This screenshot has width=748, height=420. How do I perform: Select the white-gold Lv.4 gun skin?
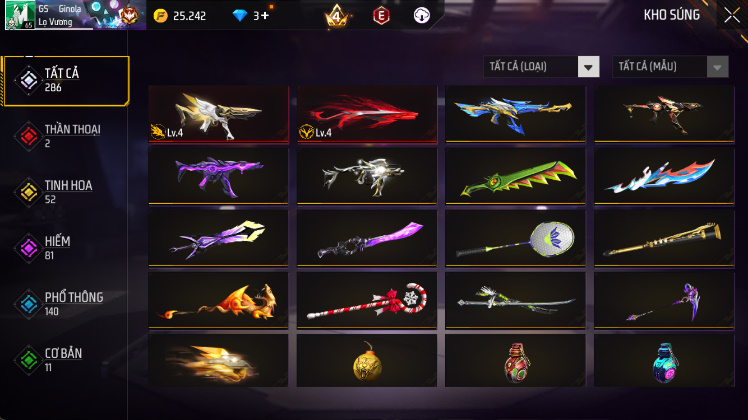click(x=218, y=114)
